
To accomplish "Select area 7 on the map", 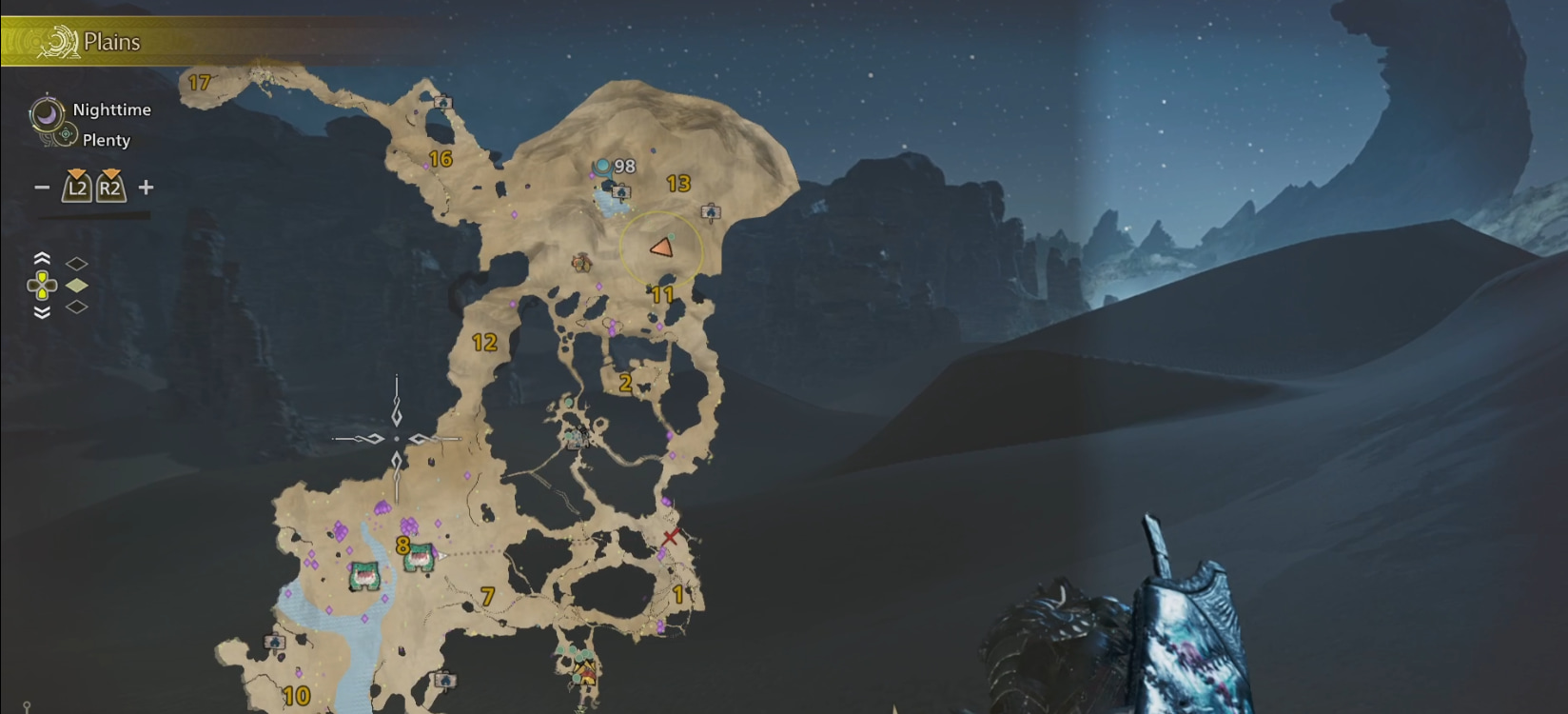I will coord(487,597).
